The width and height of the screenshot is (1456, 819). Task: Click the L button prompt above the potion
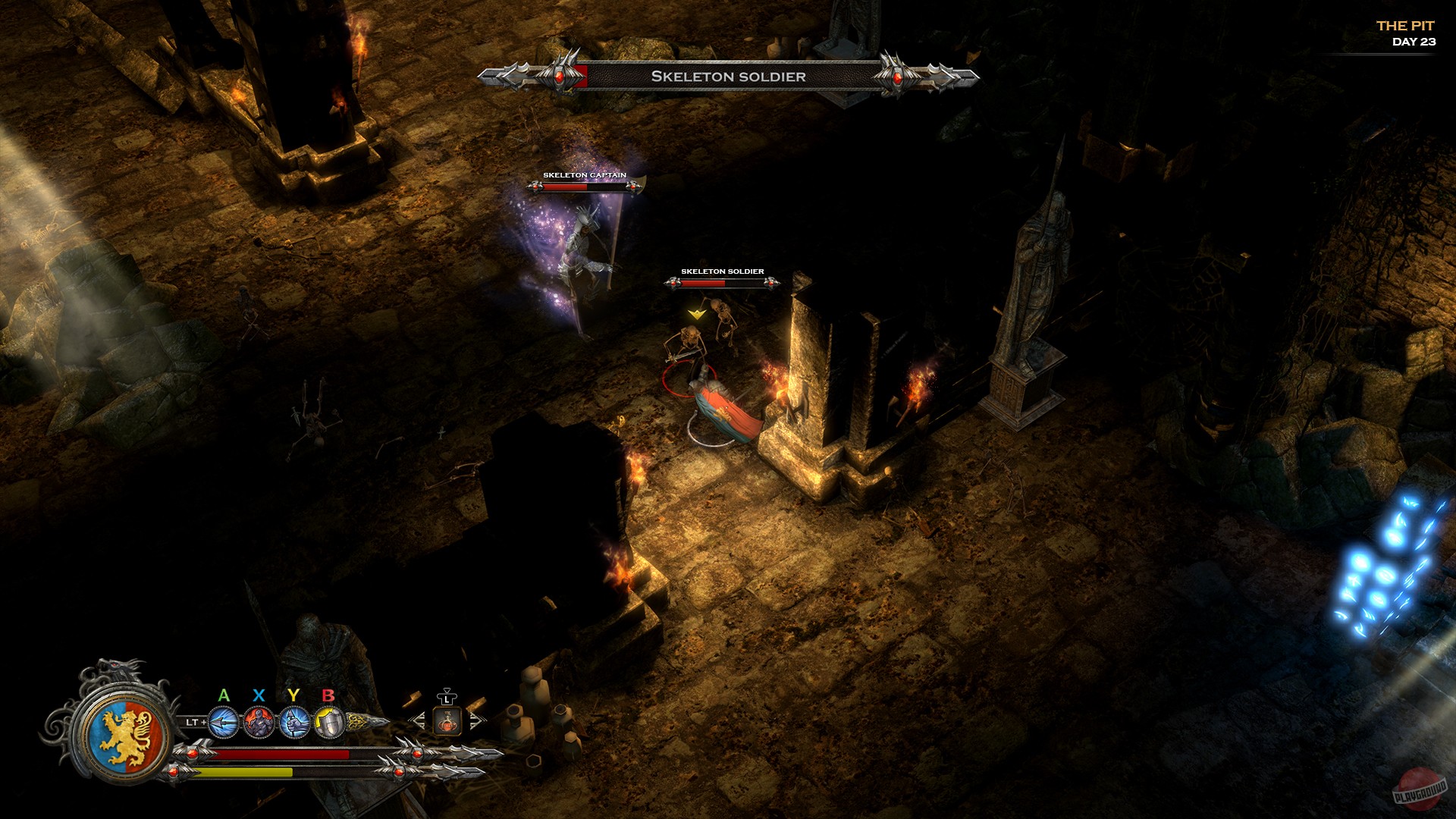pyautogui.click(x=447, y=701)
